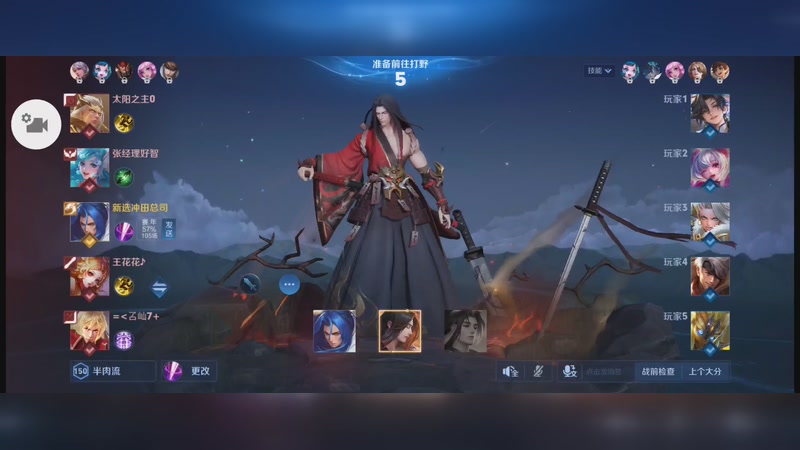This screenshot has height=450, width=800.
Task: Open the 半肉流 rune page selector
Action: [x=113, y=371]
